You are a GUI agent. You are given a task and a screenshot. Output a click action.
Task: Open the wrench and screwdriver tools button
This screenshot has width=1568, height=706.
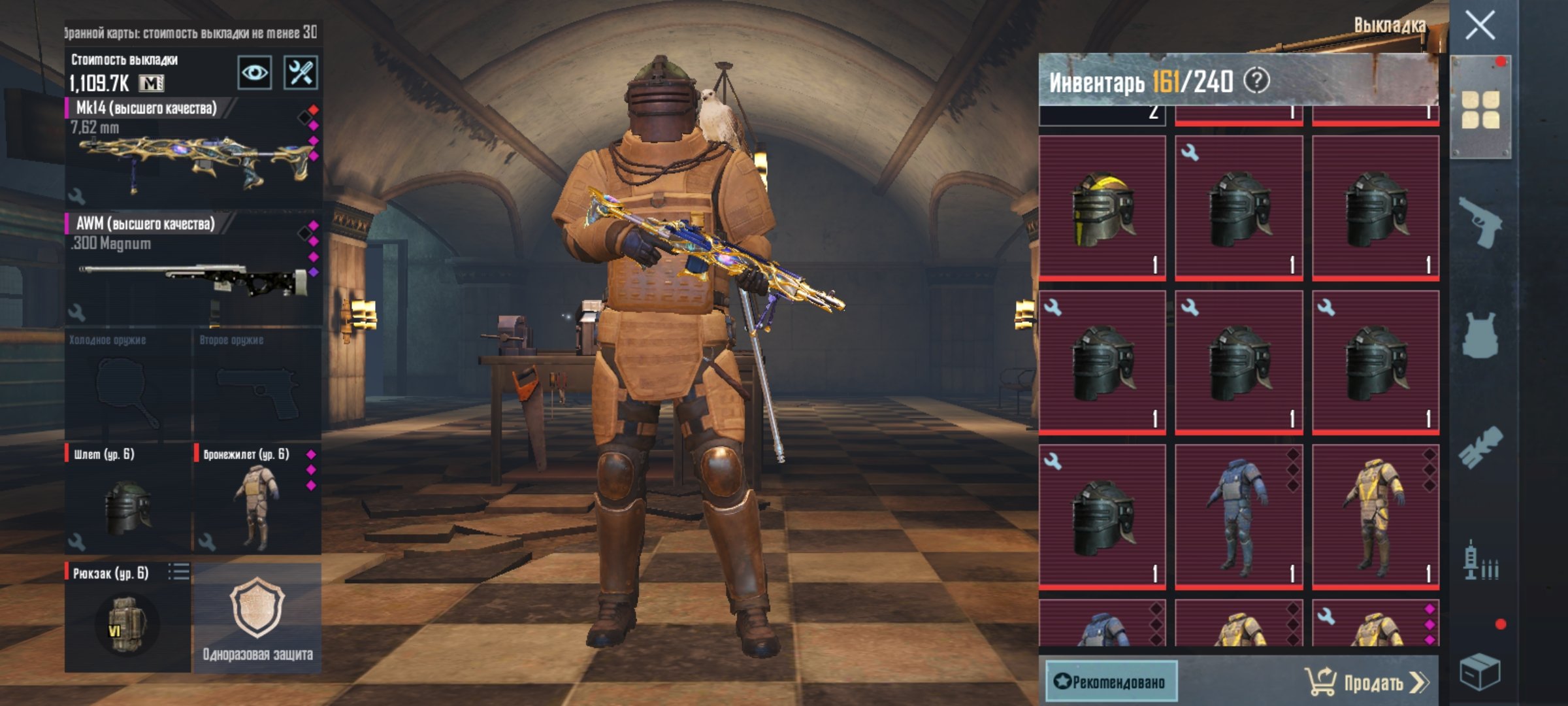pos(301,72)
